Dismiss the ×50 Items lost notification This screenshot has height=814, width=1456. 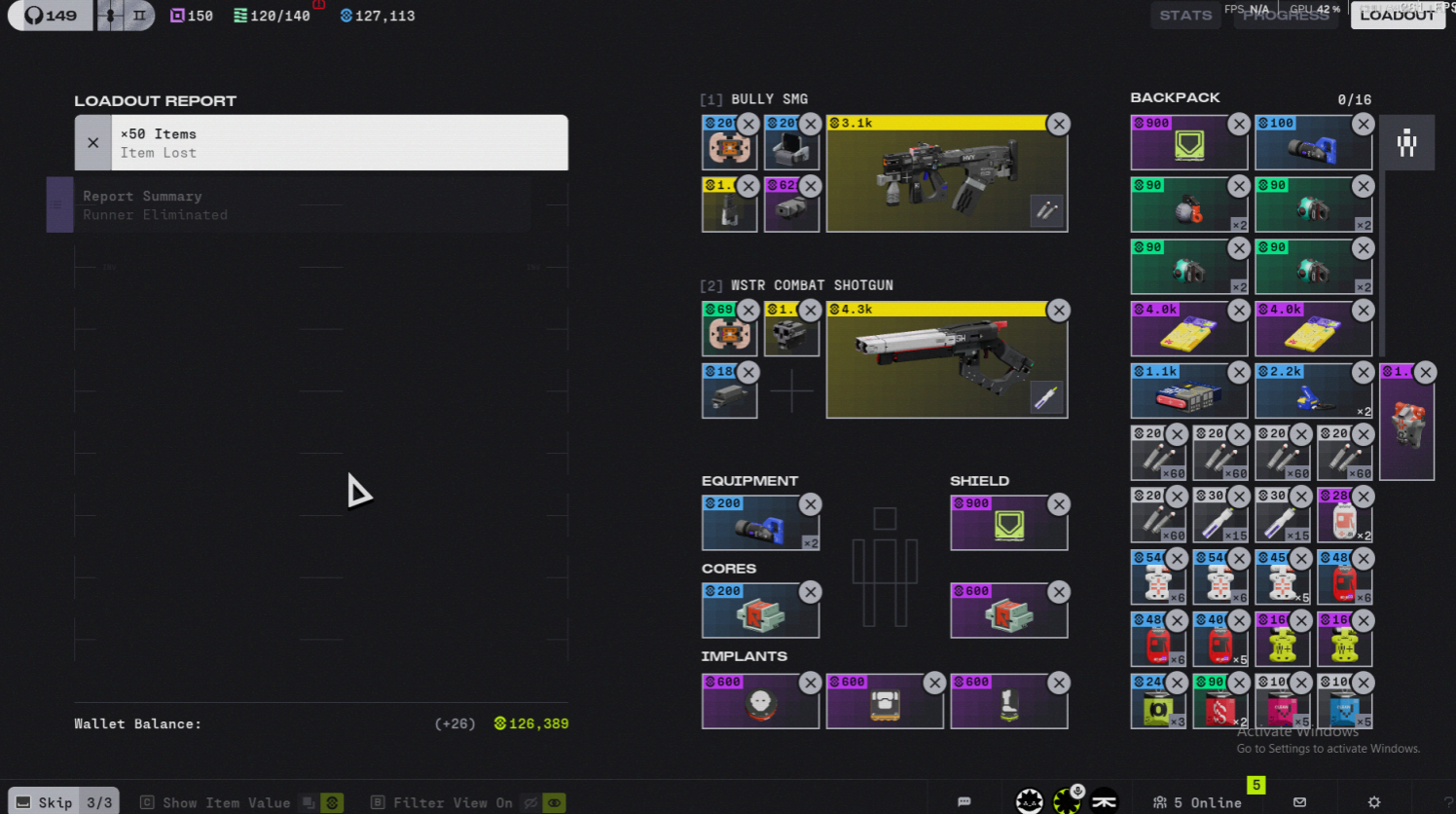point(93,143)
